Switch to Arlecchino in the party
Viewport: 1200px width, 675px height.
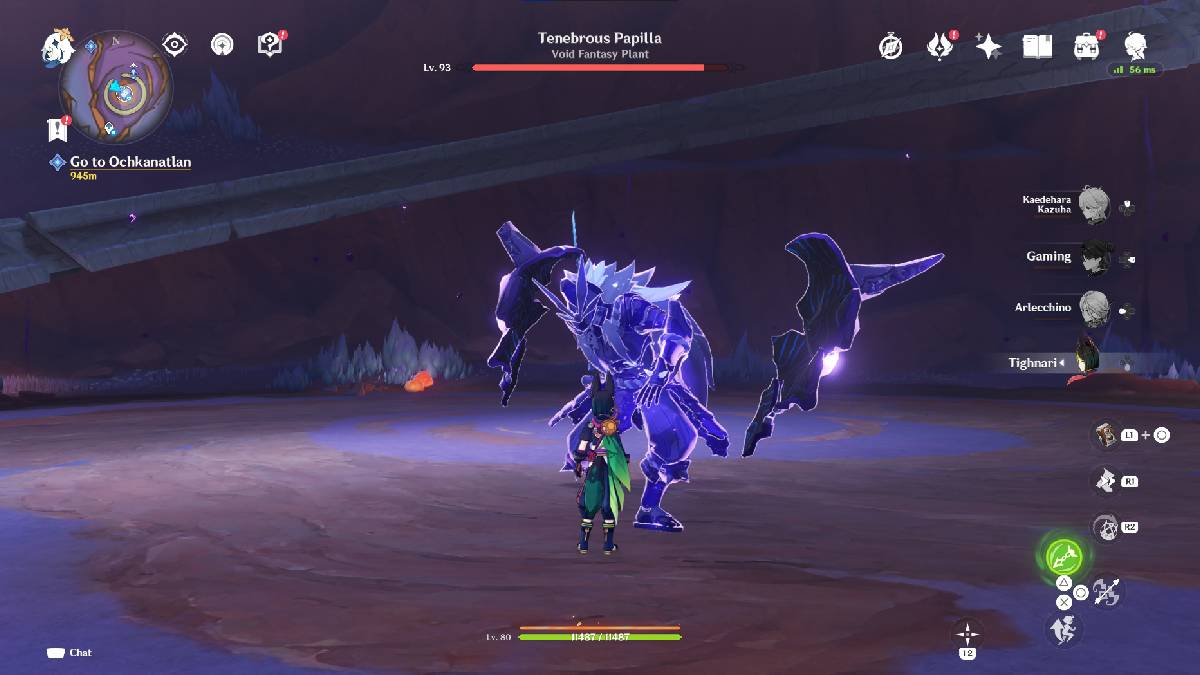[x=1096, y=308]
